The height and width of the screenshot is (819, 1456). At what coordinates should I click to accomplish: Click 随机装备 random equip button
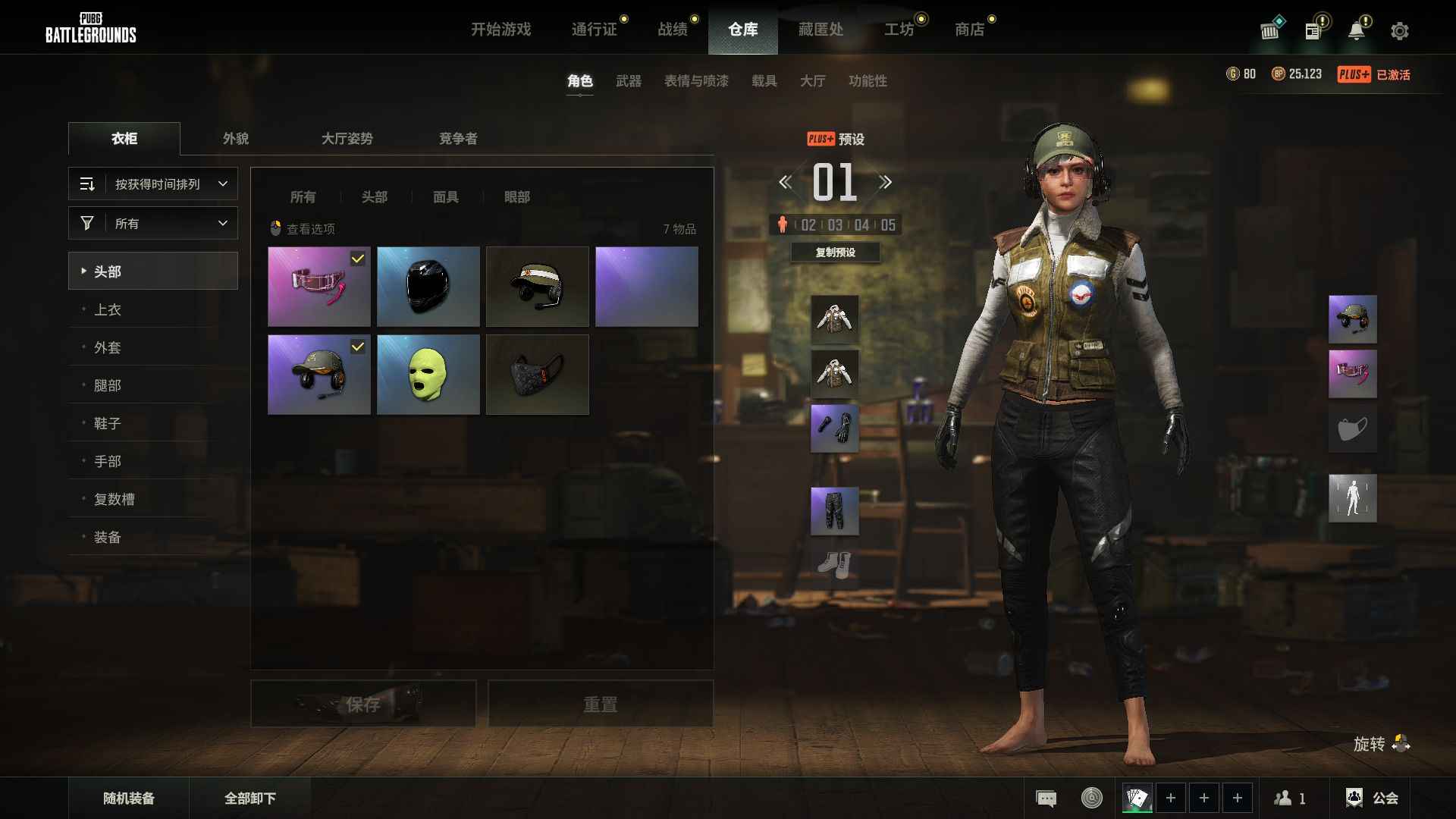click(129, 798)
